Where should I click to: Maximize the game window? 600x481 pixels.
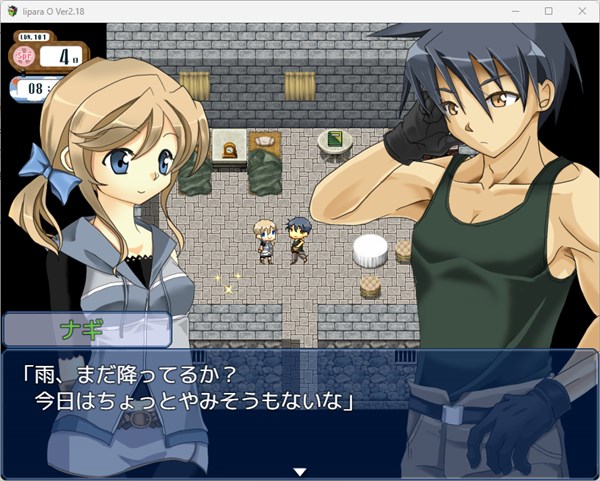[x=549, y=10]
